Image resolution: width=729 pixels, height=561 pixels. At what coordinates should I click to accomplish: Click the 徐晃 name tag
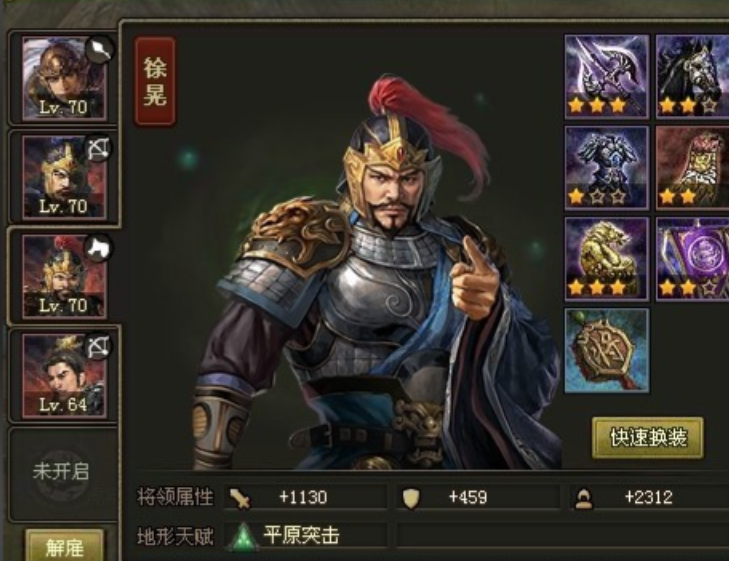point(155,82)
